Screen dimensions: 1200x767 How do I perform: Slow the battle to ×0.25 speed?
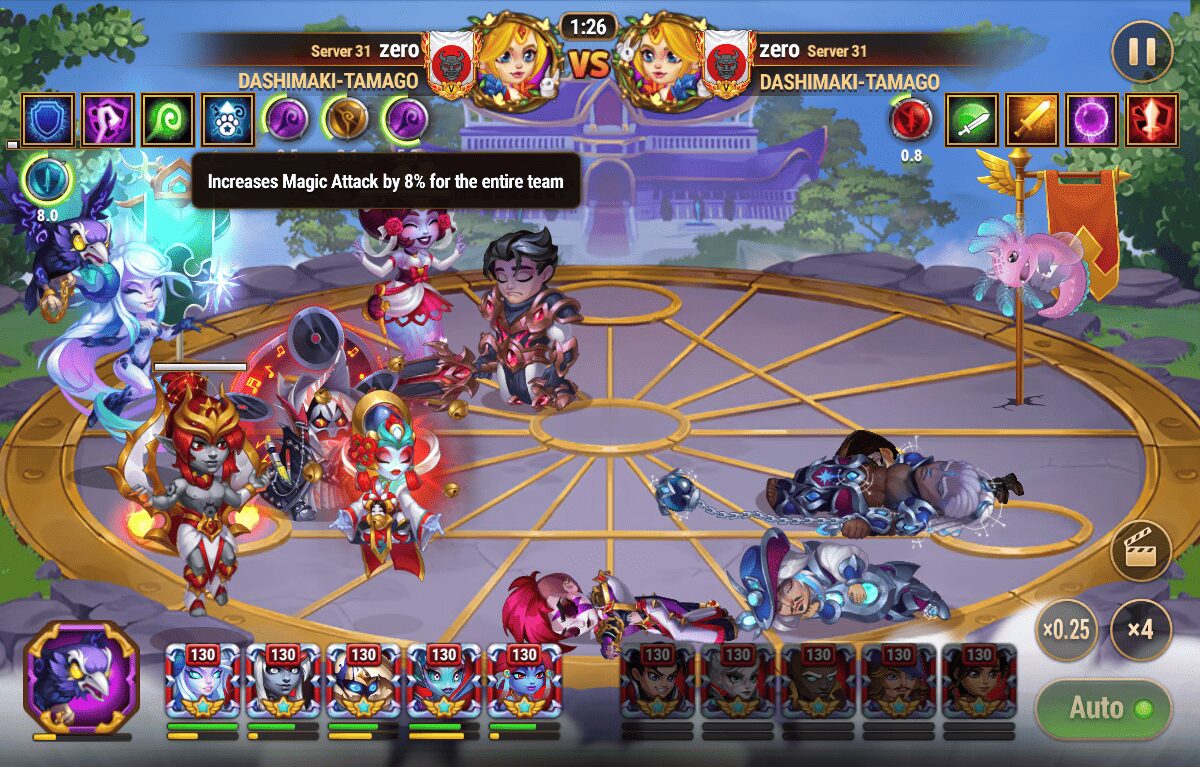coord(1066,630)
